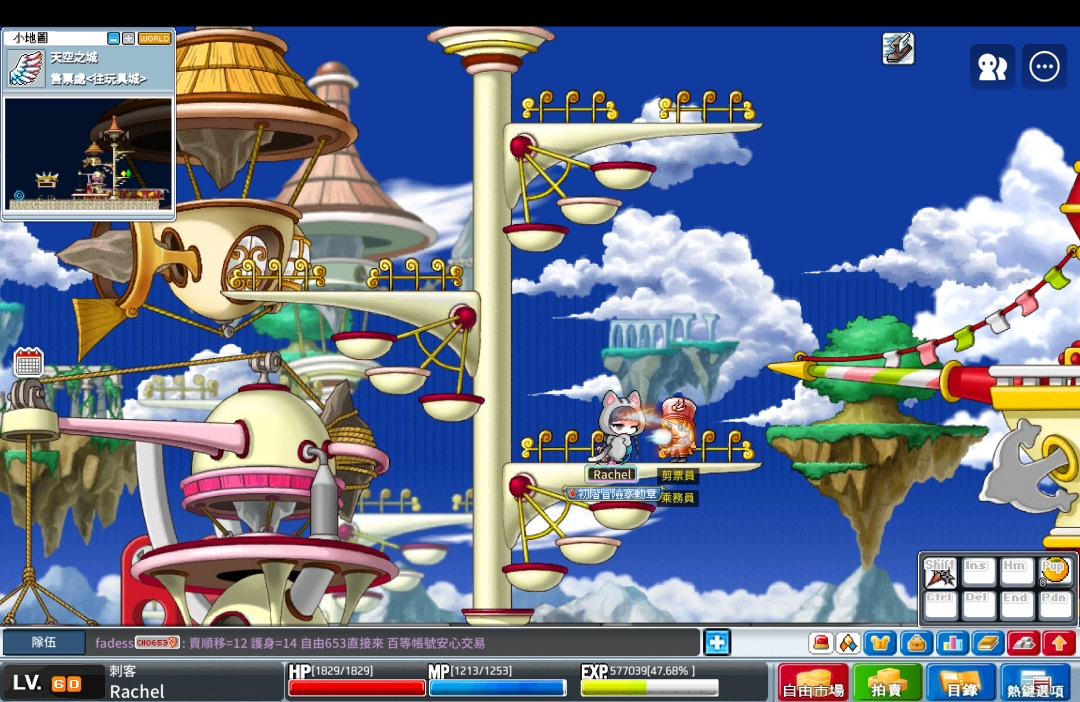
Task: Open the 目錄 menu
Action: 961,681
